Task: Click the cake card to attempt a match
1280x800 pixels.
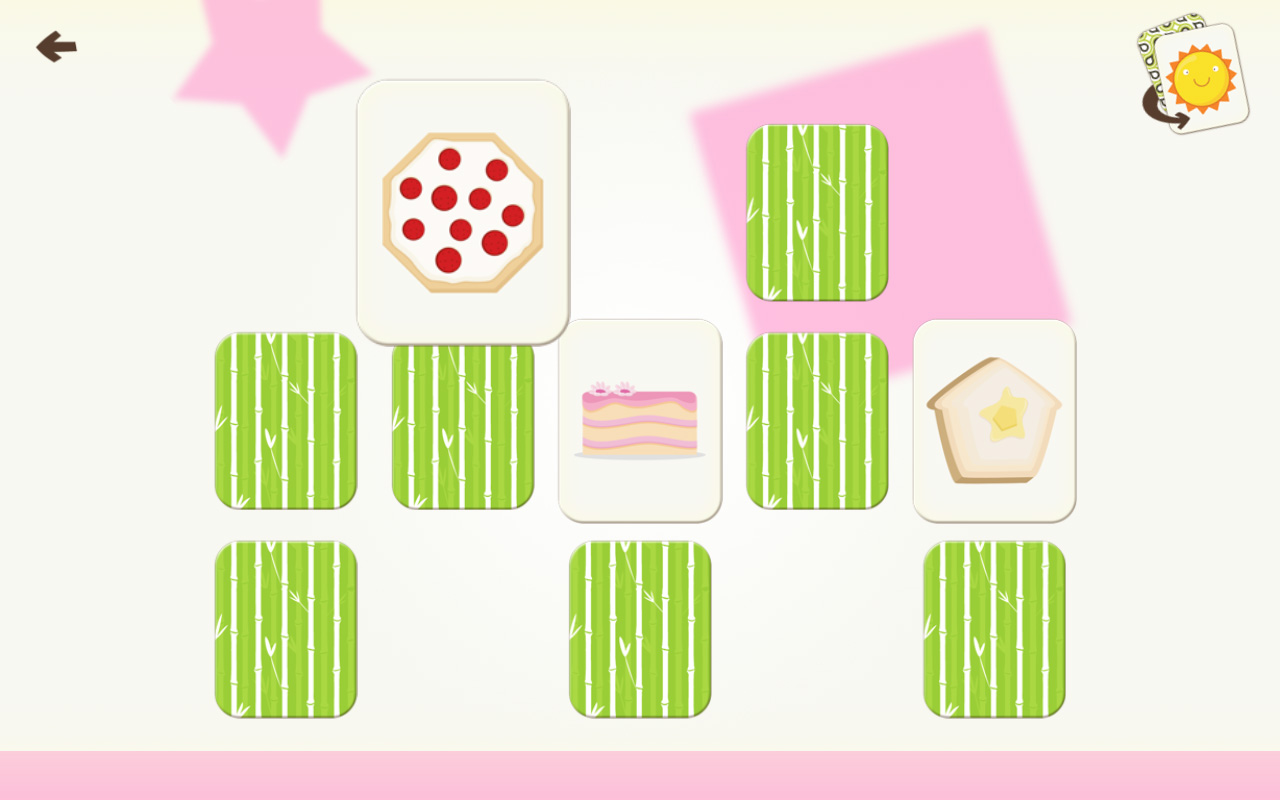Action: point(639,419)
